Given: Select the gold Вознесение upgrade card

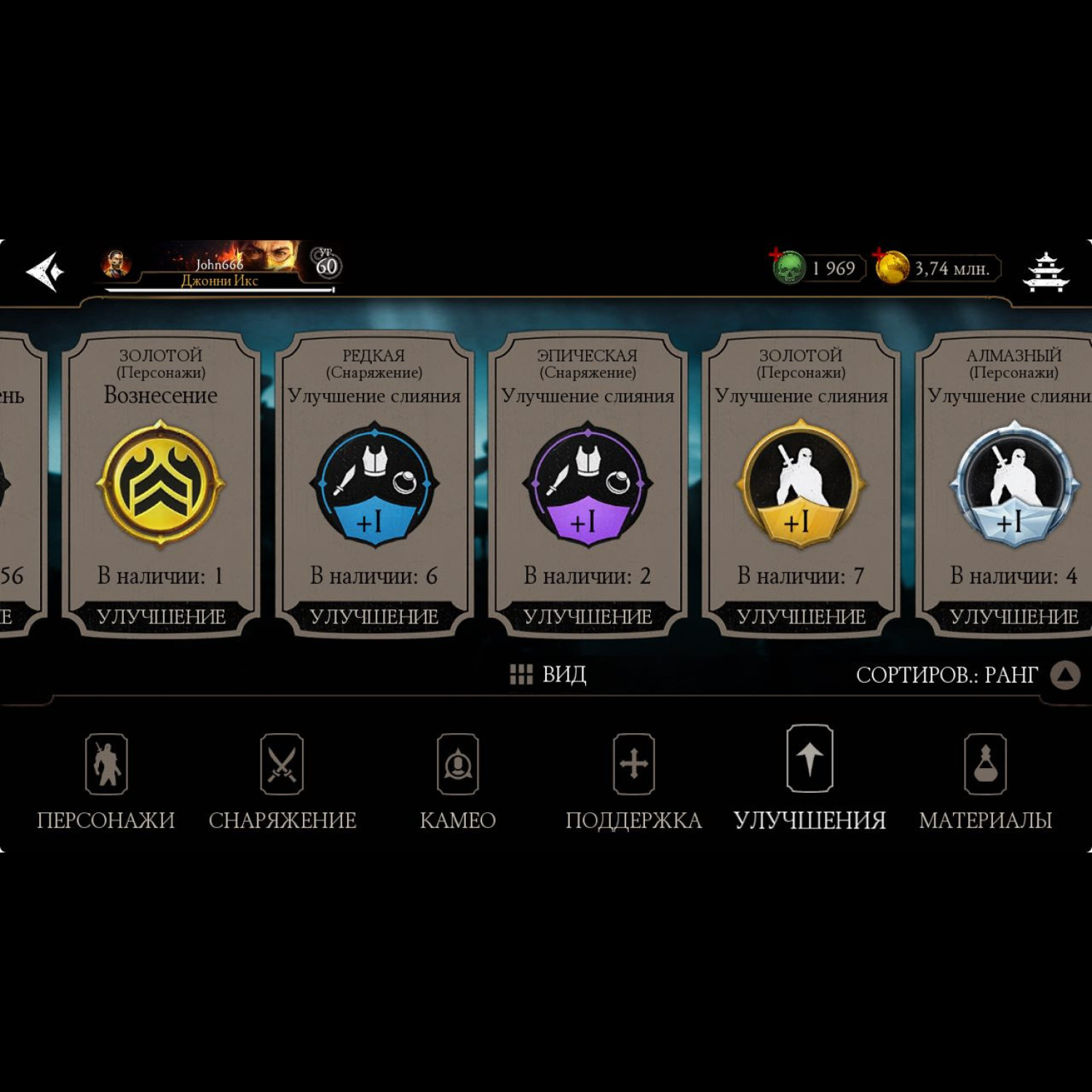Looking at the screenshot, I should [161, 484].
